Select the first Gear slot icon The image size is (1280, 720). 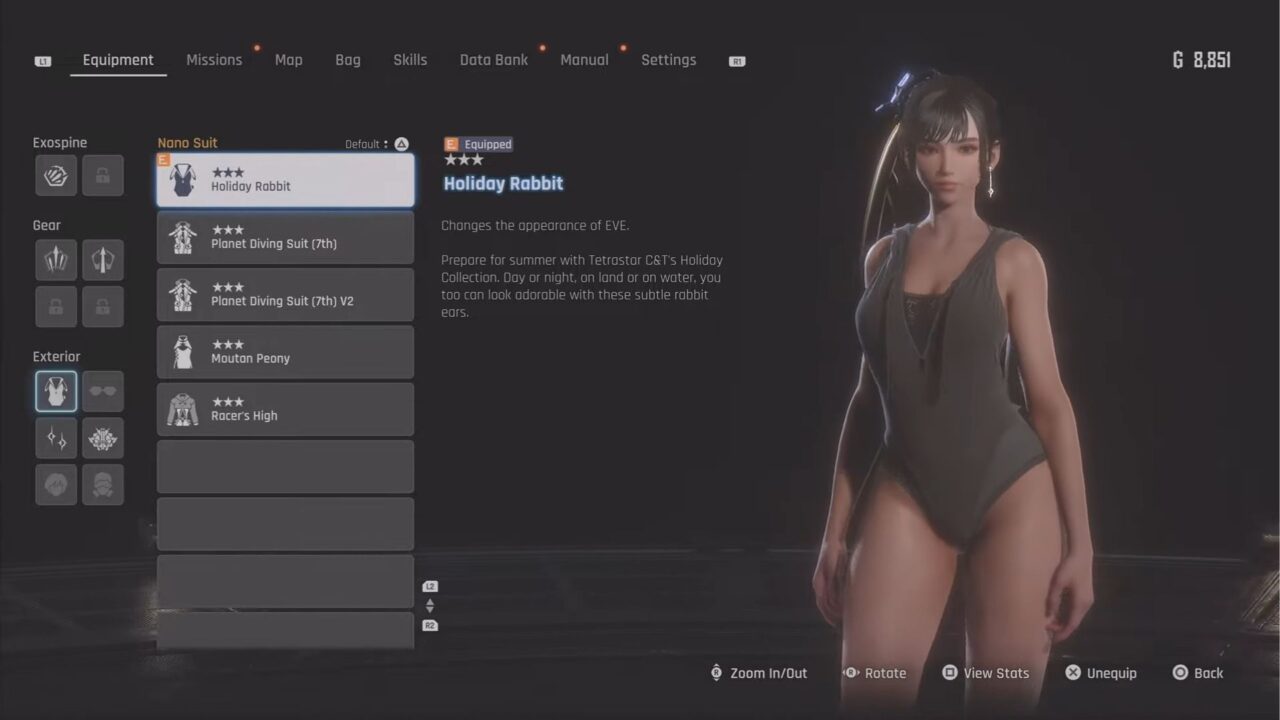(x=55, y=259)
